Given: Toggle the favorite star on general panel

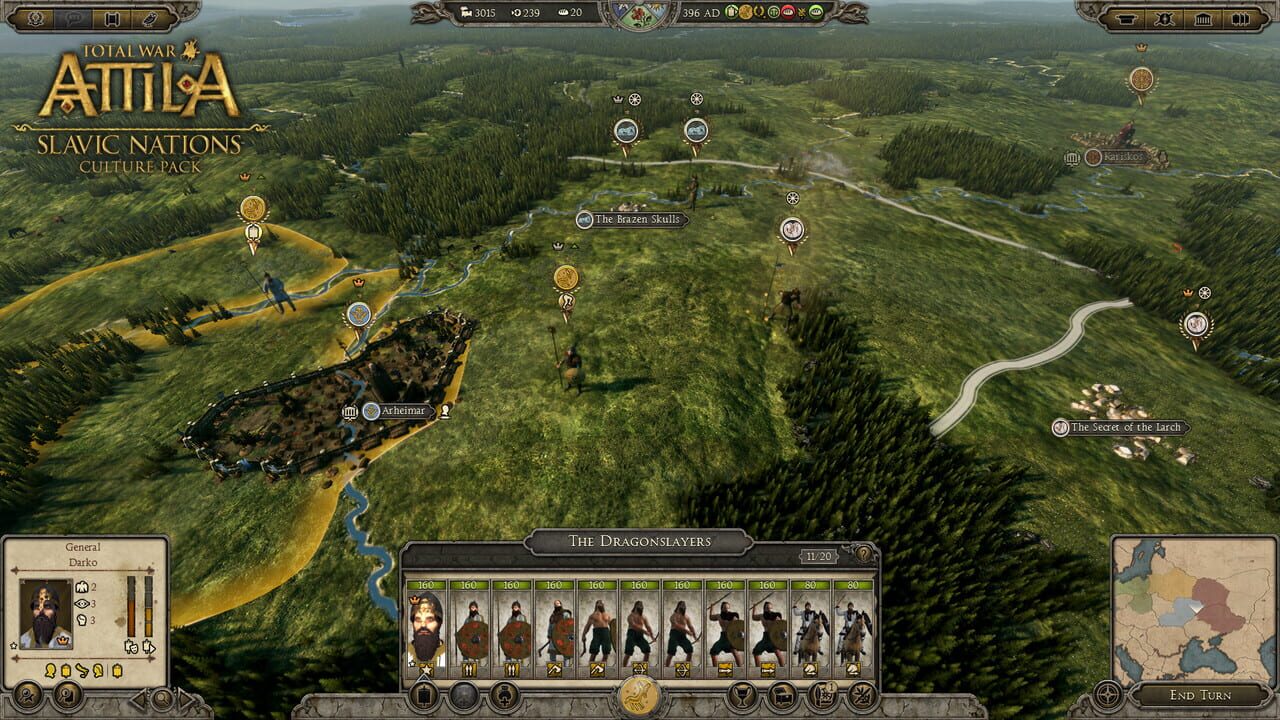Looking at the screenshot, I should 13,646.
